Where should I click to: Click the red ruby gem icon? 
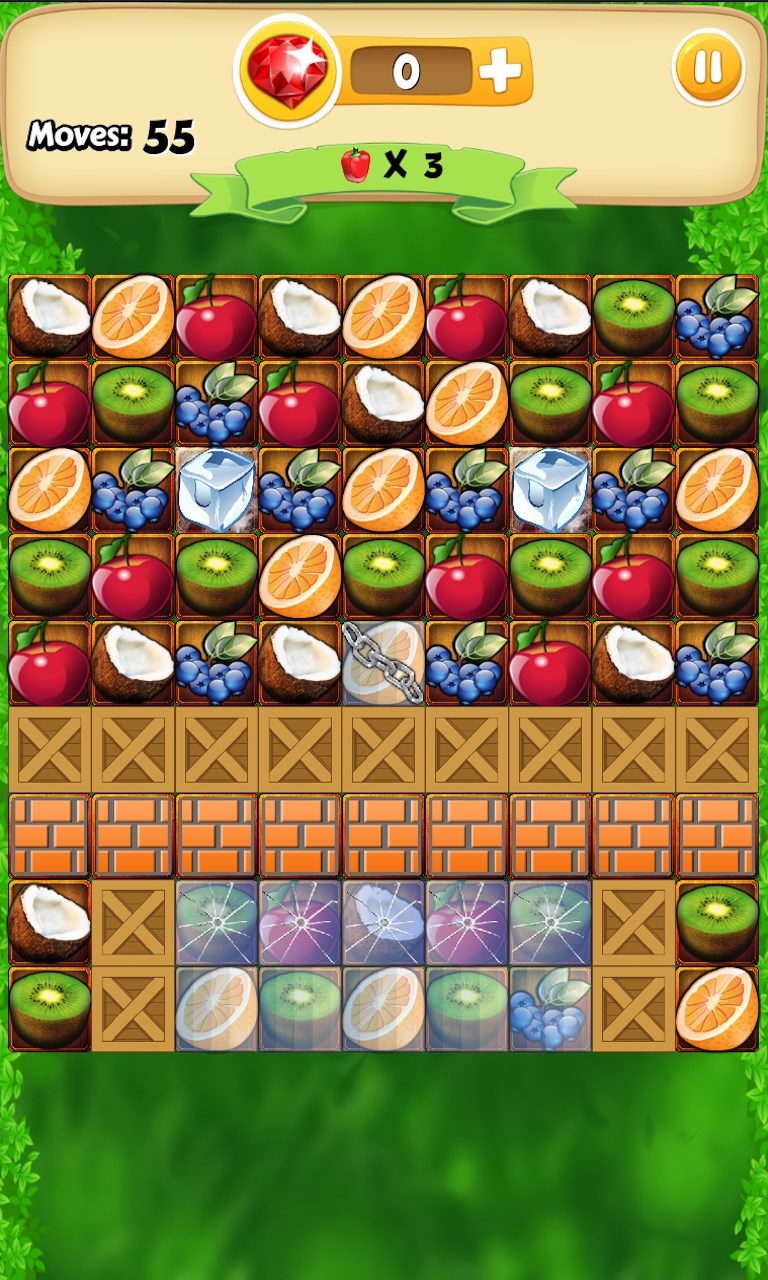click(288, 70)
